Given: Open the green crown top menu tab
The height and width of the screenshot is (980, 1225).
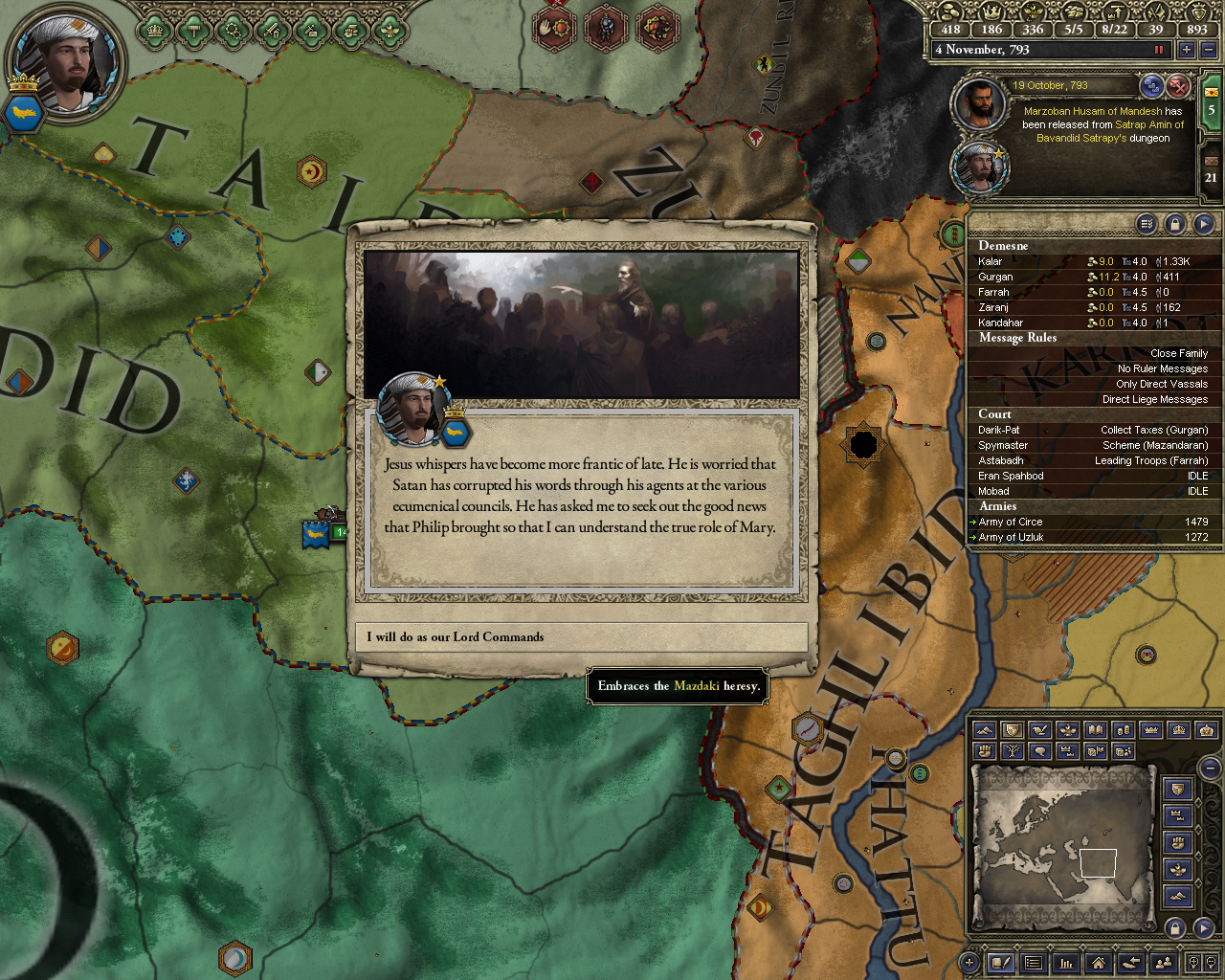Looking at the screenshot, I should coord(154,31).
